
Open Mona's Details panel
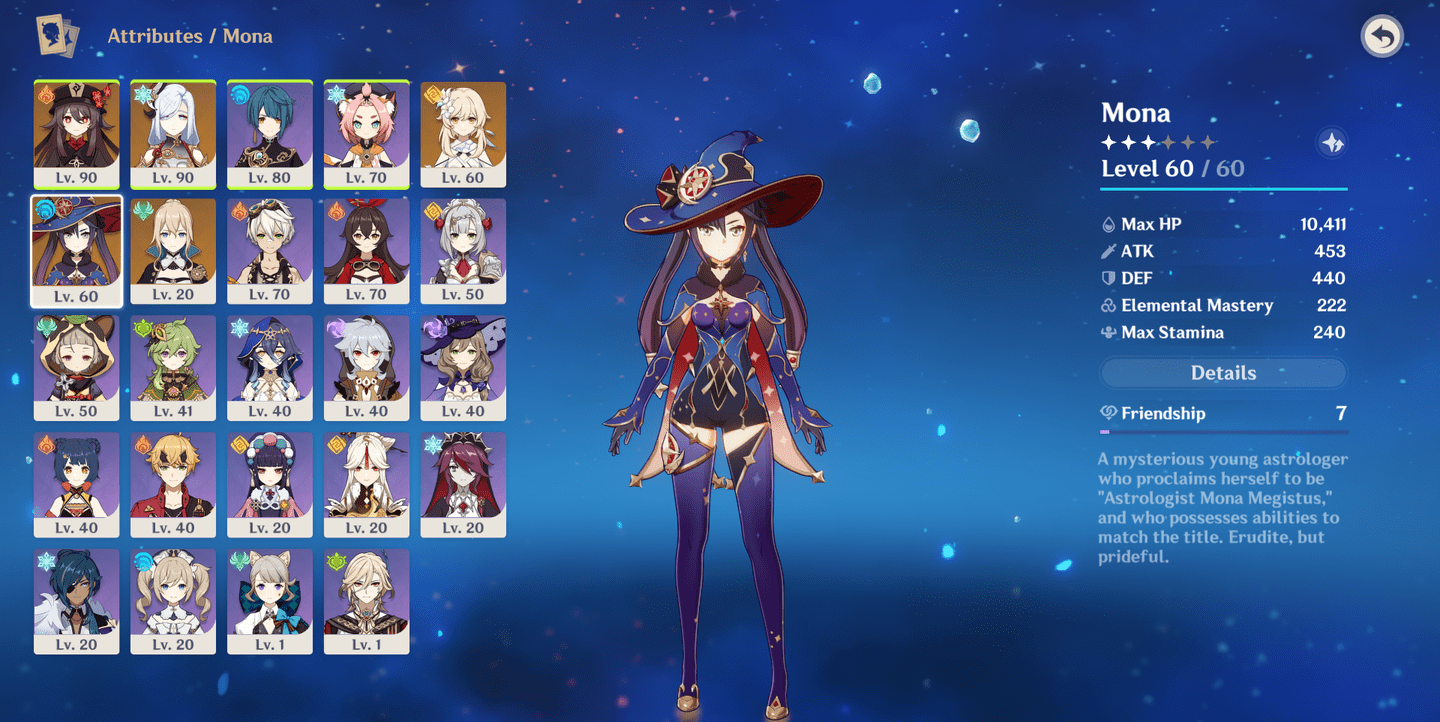pos(1222,372)
